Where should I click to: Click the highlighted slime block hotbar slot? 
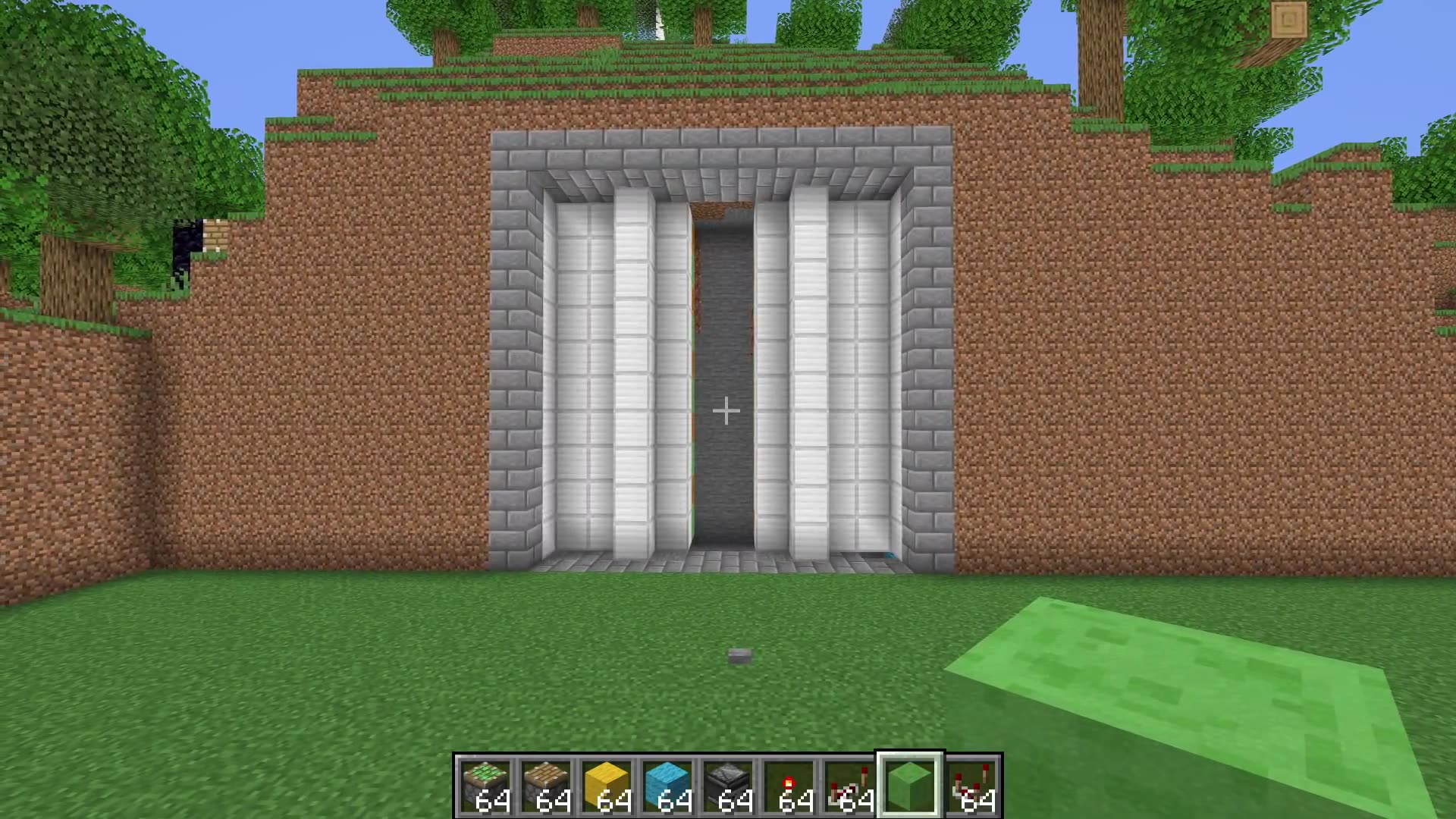click(x=908, y=781)
